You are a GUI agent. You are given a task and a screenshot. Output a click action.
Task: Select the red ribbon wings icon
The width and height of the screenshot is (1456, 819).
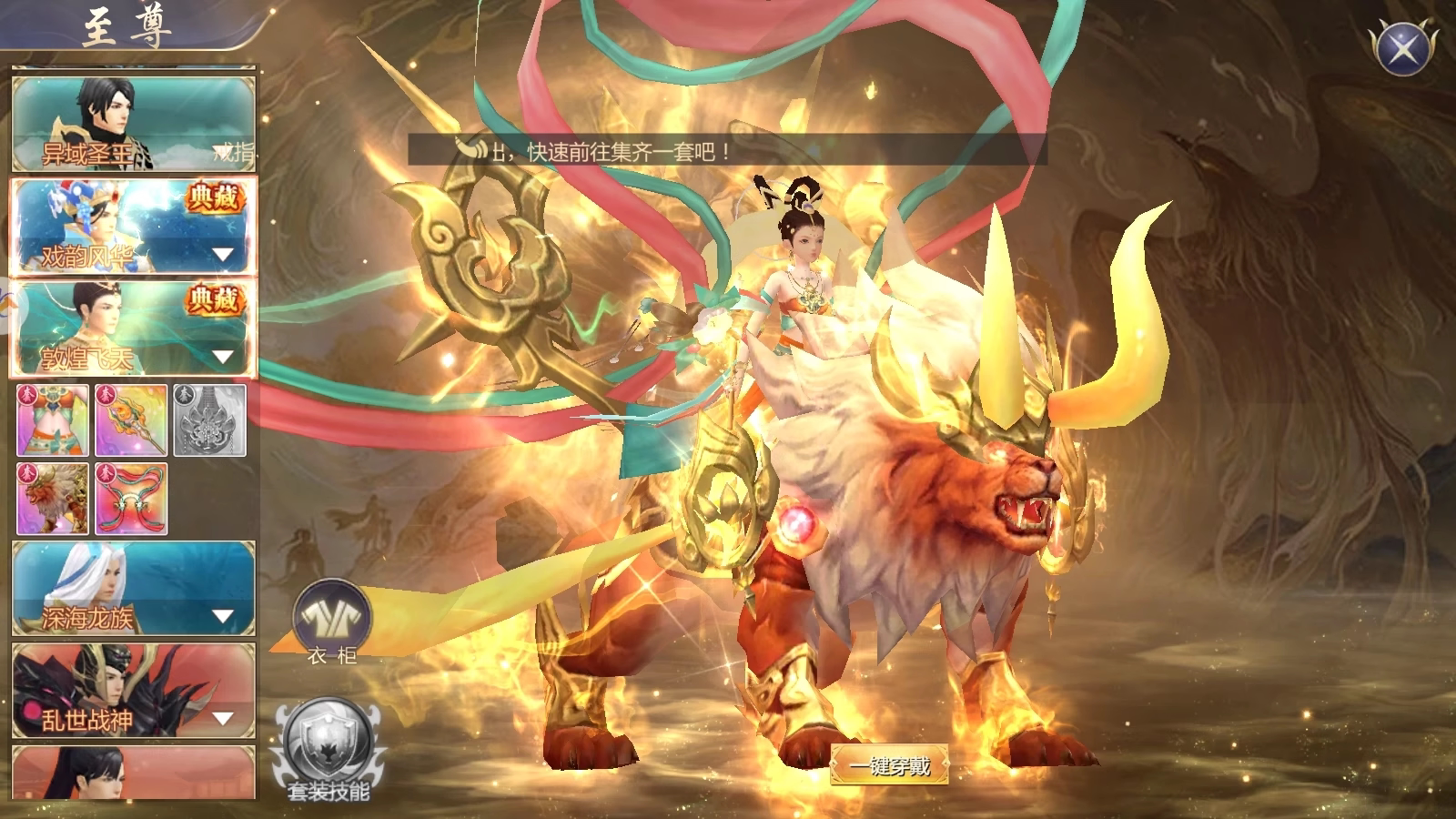[131, 499]
